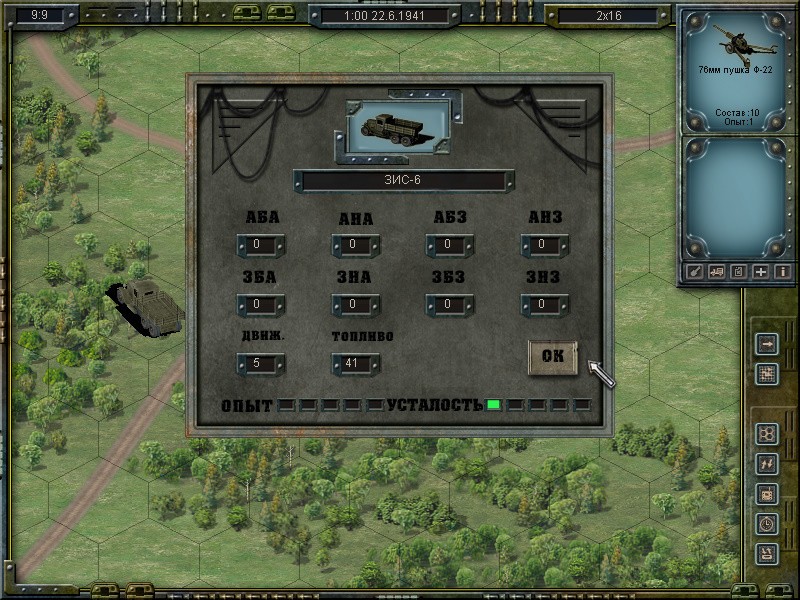
Task: Confirm the ЗИС-6 dialog with OK
Action: [x=553, y=357]
